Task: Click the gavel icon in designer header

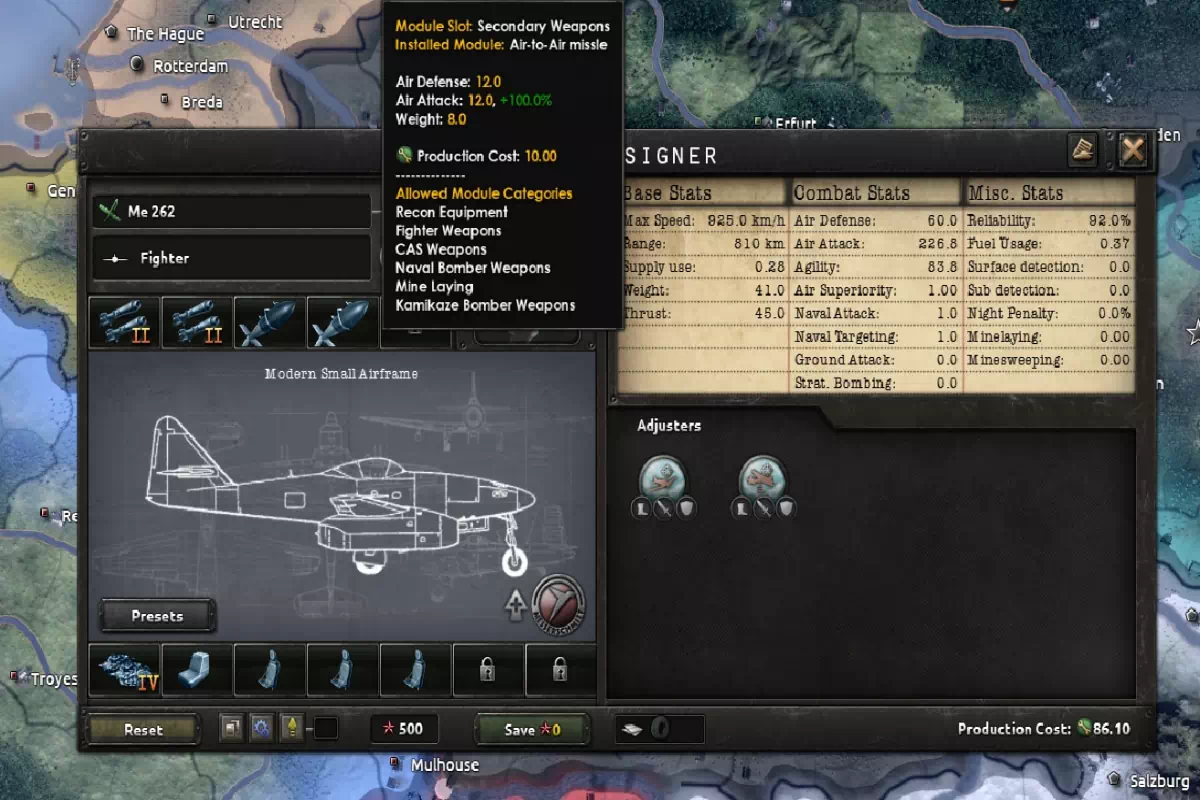Action: coord(1084,151)
